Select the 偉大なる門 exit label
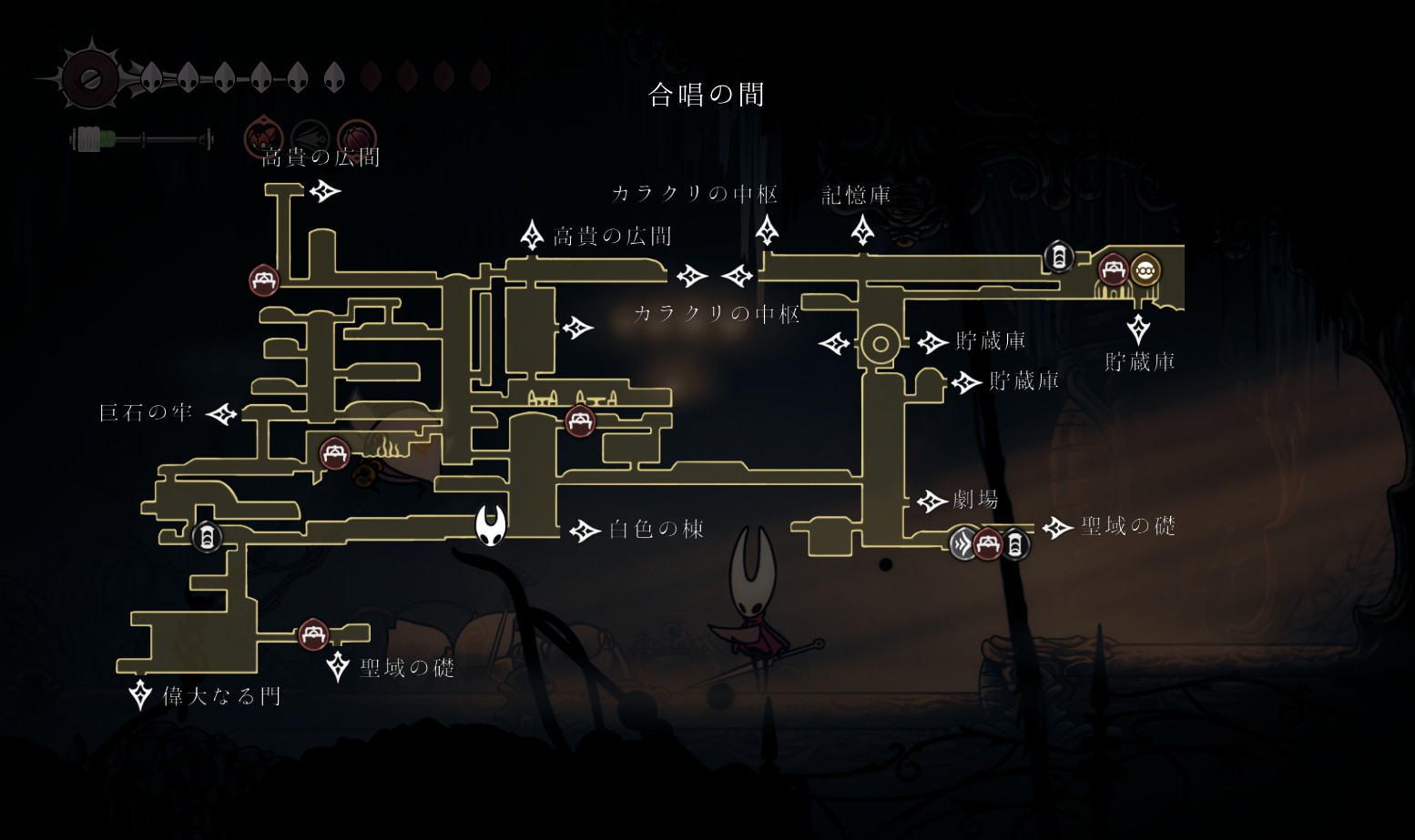This screenshot has height=840, width=1415. click(x=221, y=697)
